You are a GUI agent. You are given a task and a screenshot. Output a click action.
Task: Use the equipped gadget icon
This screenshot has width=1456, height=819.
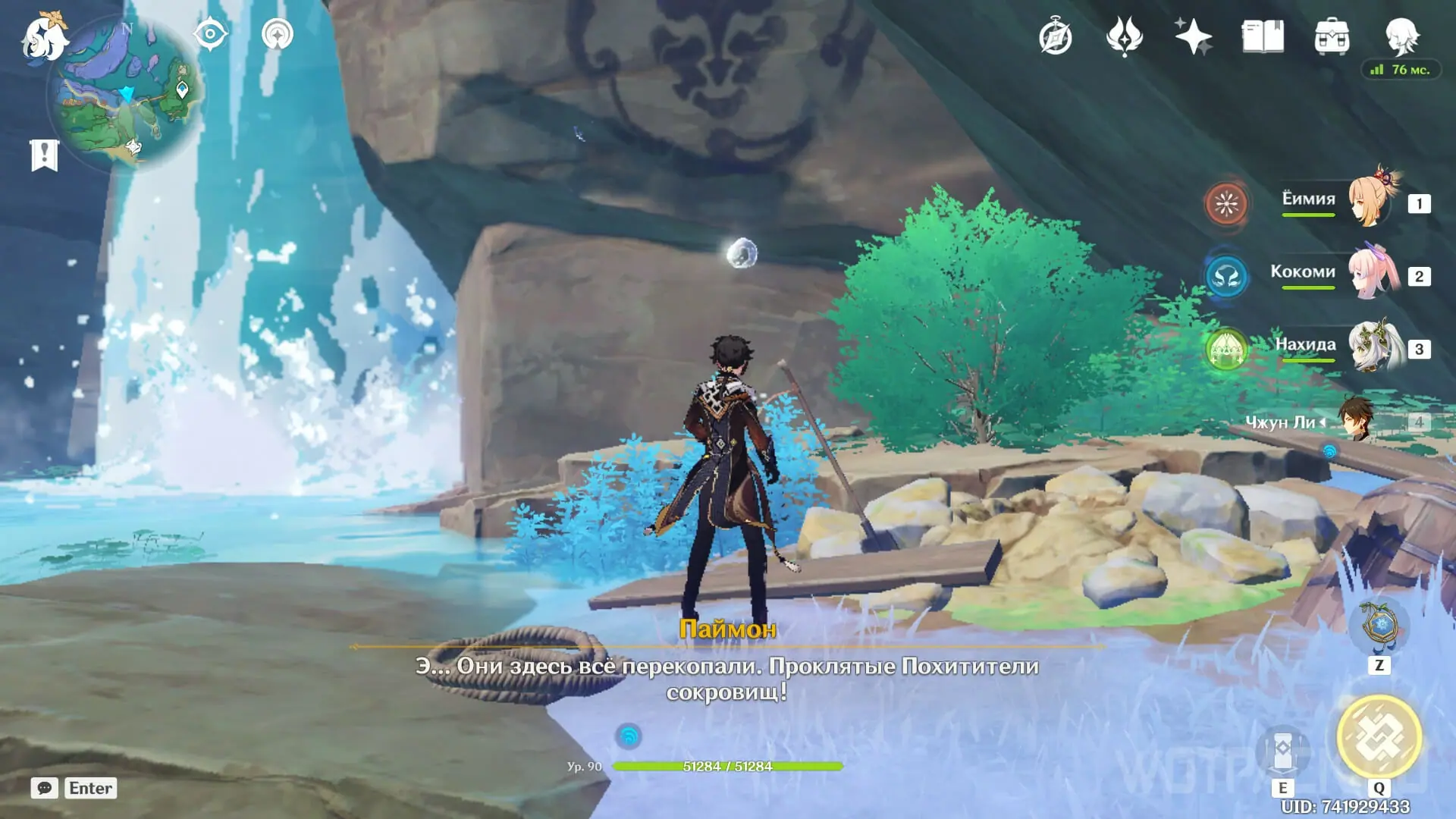(x=1379, y=626)
